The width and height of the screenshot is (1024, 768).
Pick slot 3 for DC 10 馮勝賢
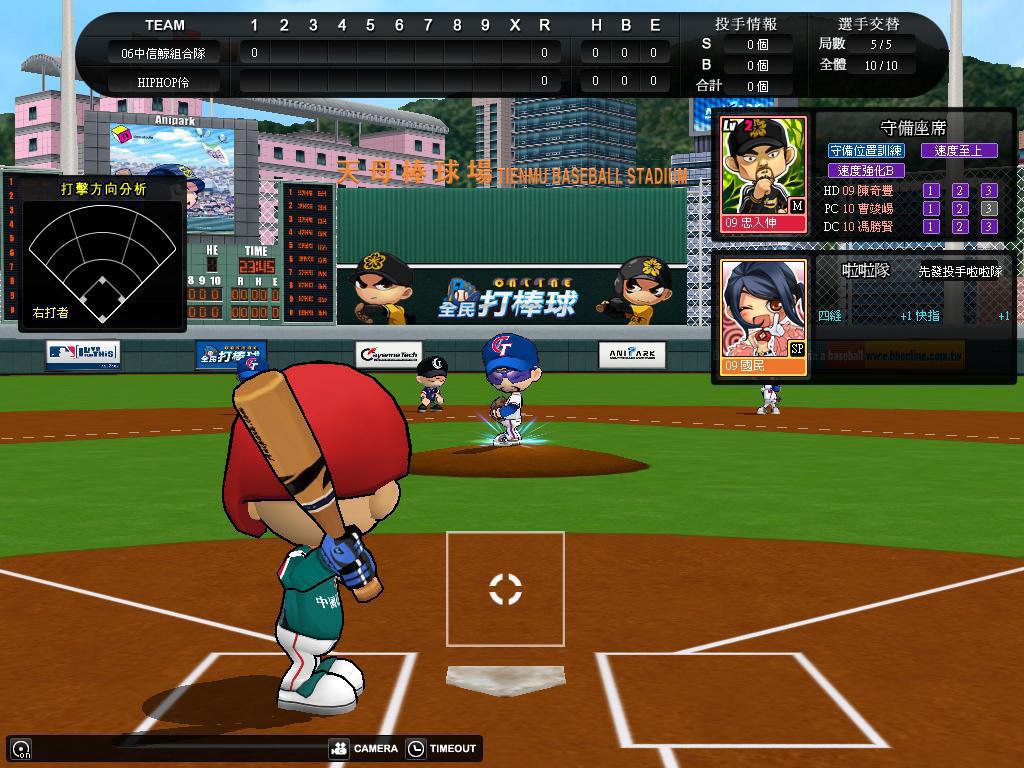coord(988,226)
